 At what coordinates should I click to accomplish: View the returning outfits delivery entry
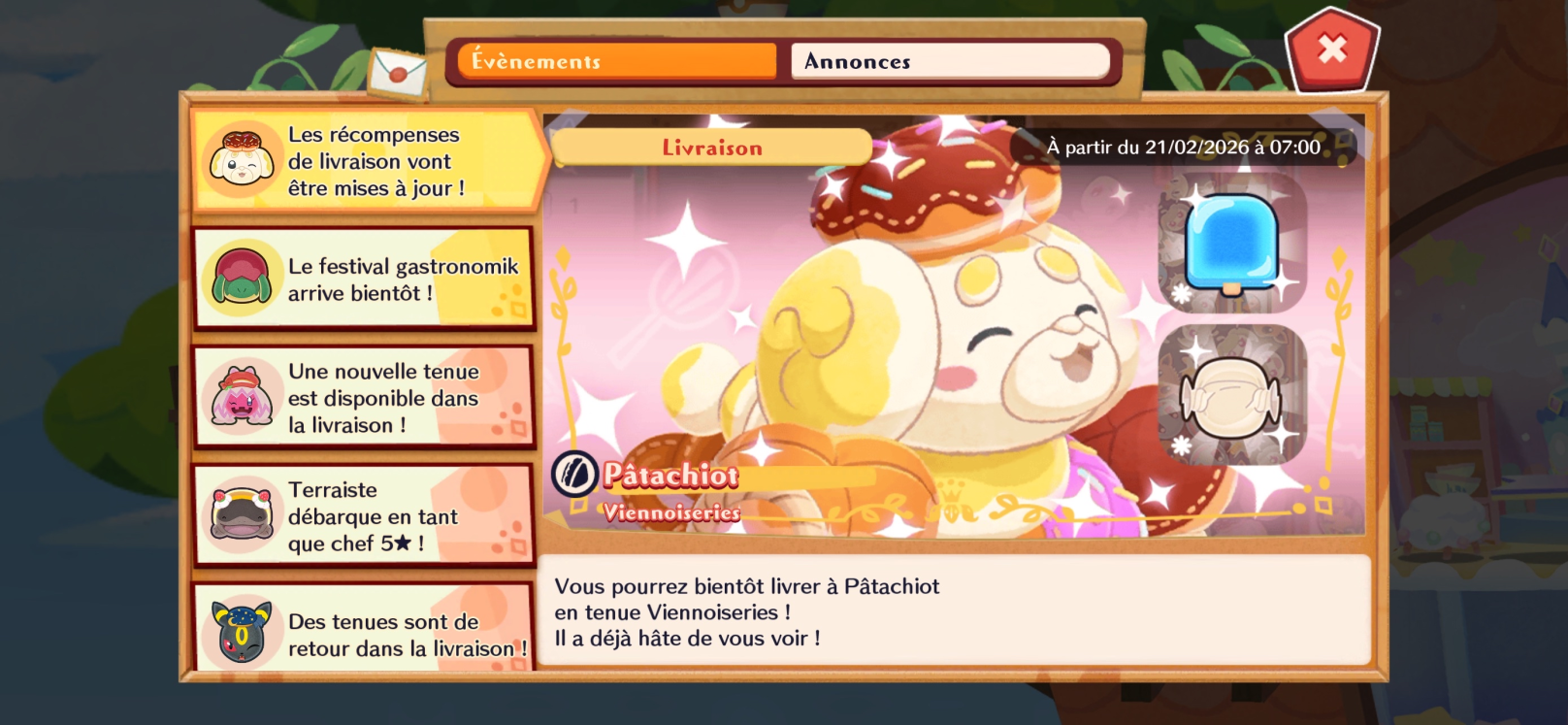(x=364, y=631)
